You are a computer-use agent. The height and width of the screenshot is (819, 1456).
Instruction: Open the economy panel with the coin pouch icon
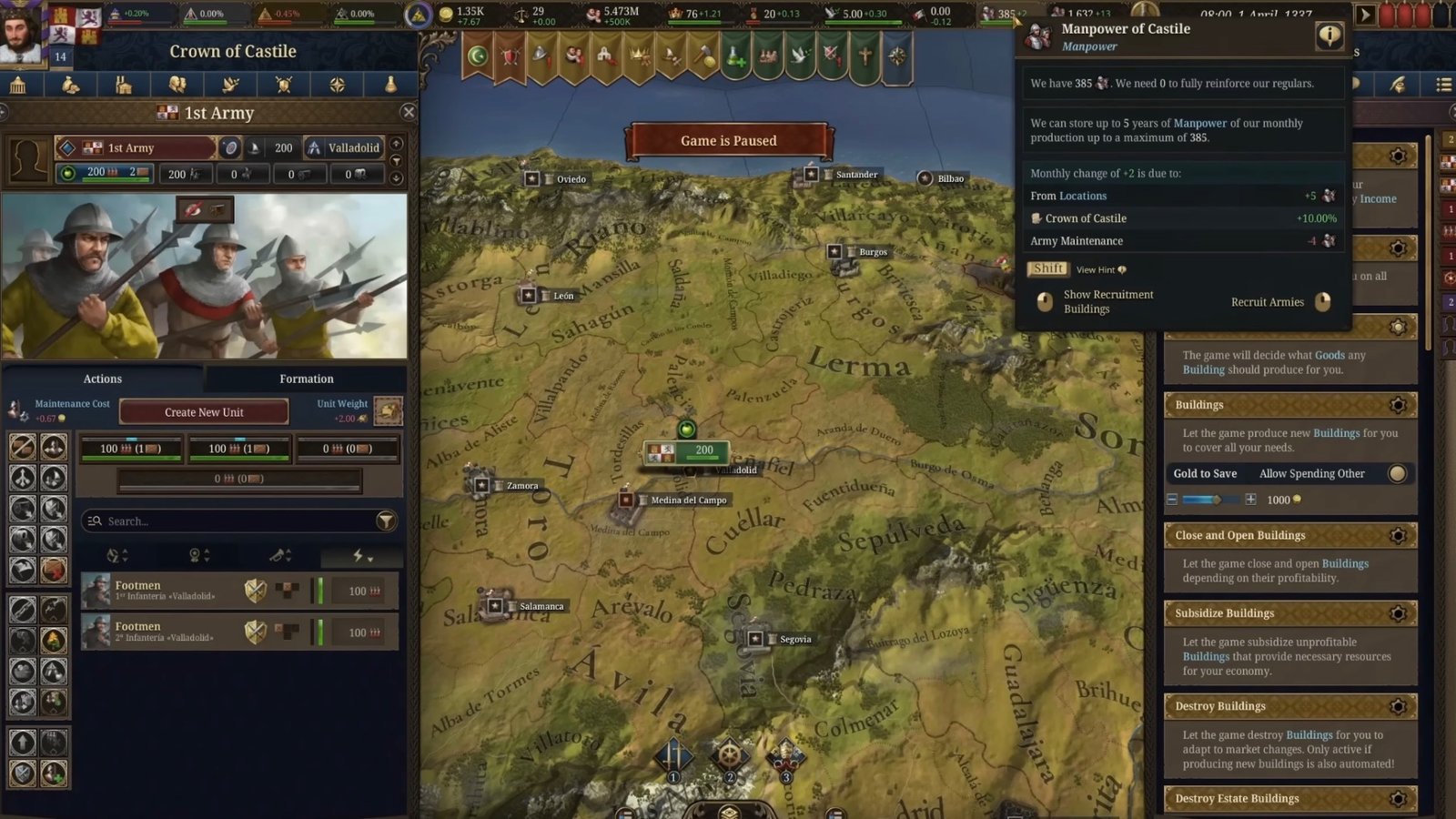[x=73, y=84]
